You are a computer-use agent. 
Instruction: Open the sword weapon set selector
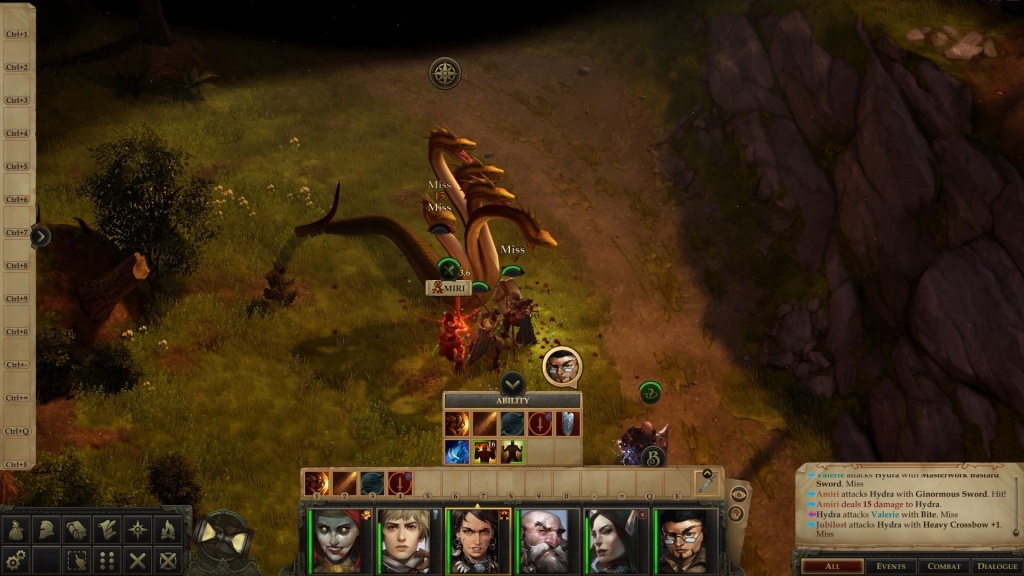pyautogui.click(x=707, y=481)
